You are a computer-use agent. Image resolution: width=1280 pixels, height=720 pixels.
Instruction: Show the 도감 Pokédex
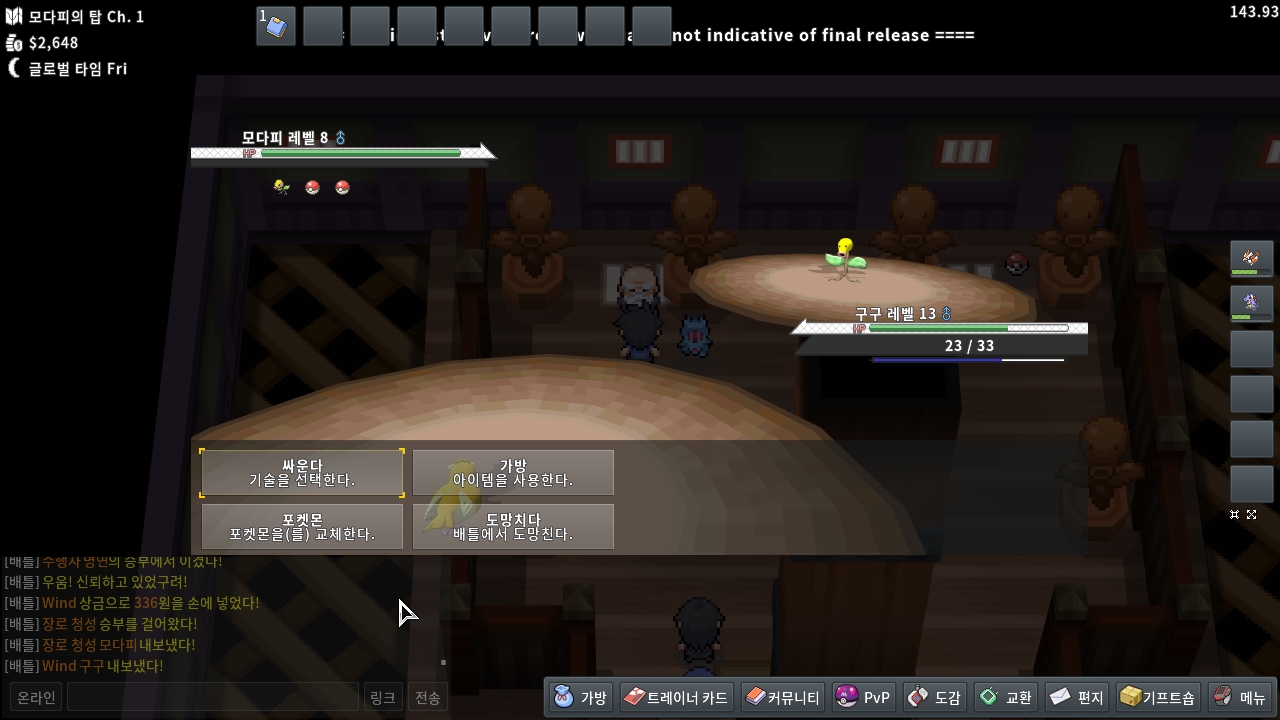coord(935,697)
